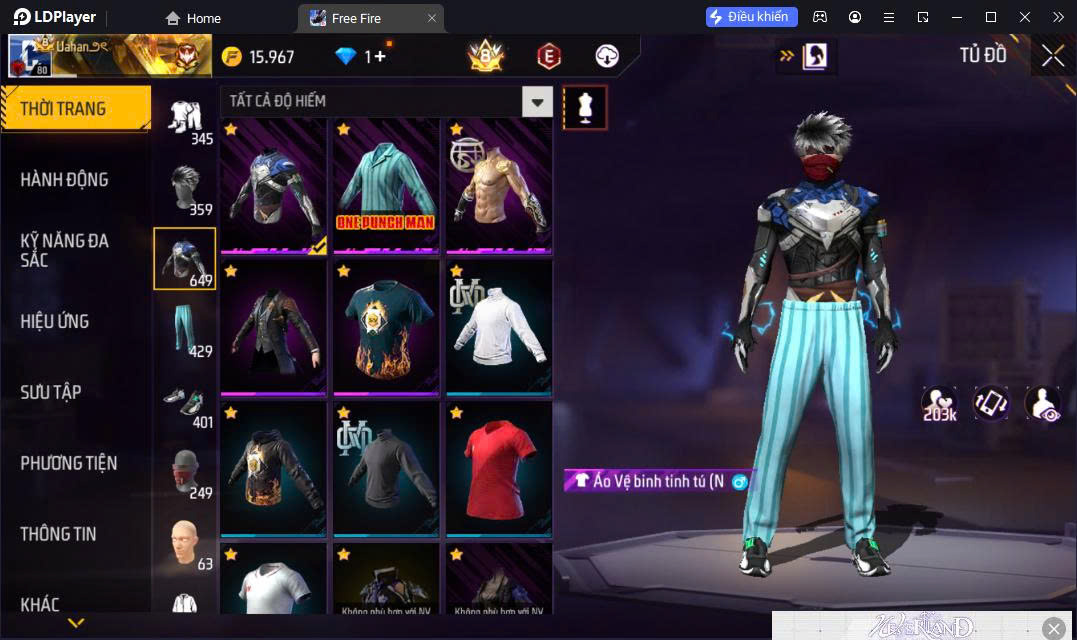Select the flaming skull t-shirt
1077x640 pixels.
pos(385,325)
